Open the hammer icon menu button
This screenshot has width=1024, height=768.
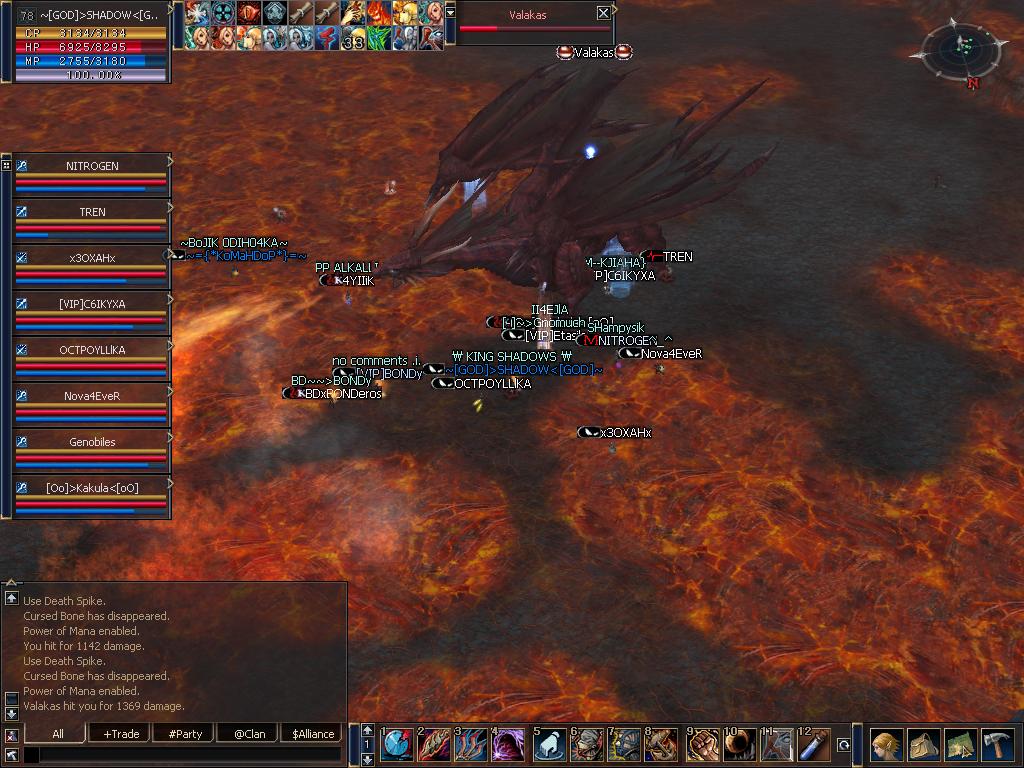(999, 745)
